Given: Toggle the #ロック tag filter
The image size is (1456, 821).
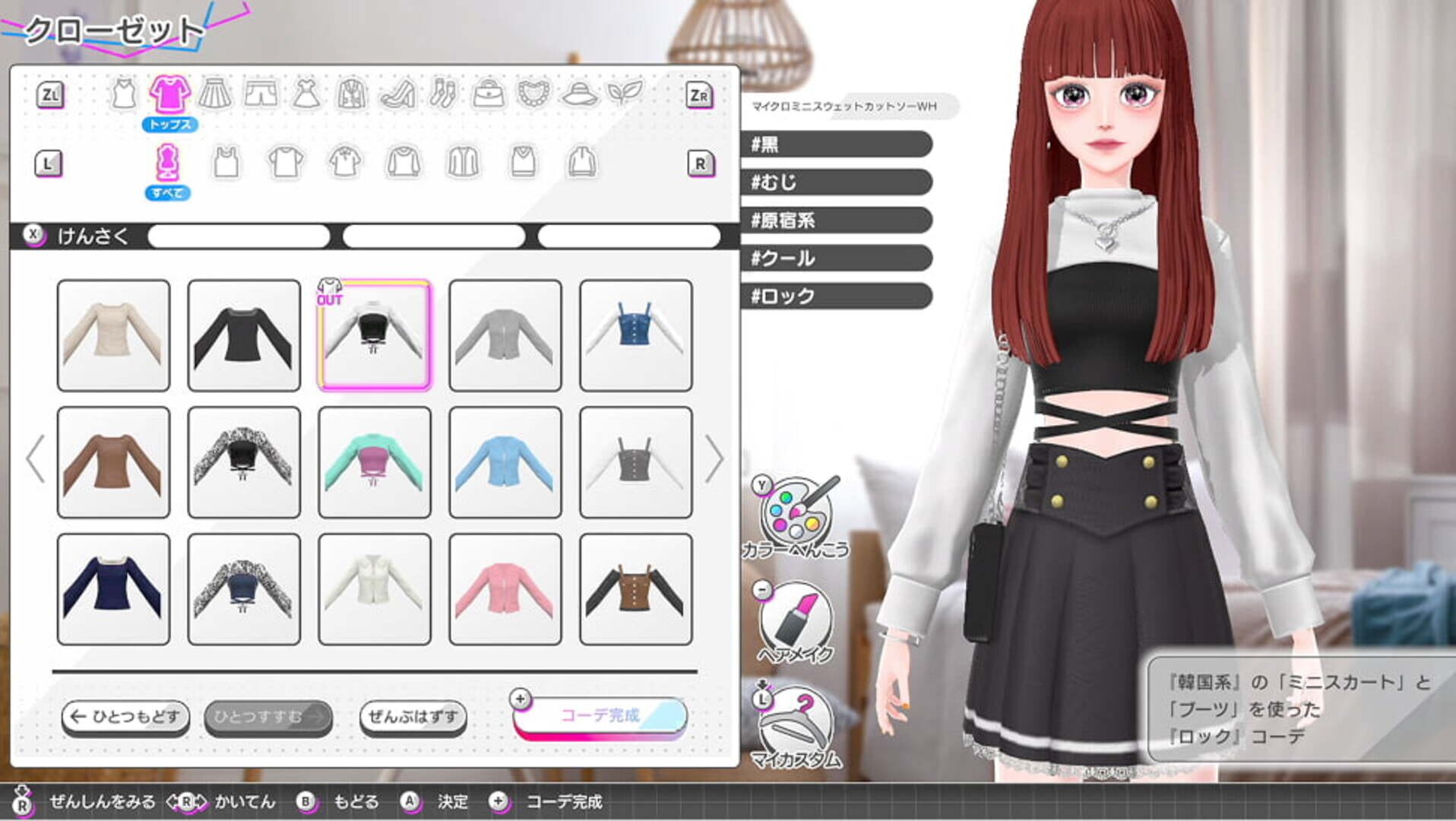Looking at the screenshot, I should (836, 297).
